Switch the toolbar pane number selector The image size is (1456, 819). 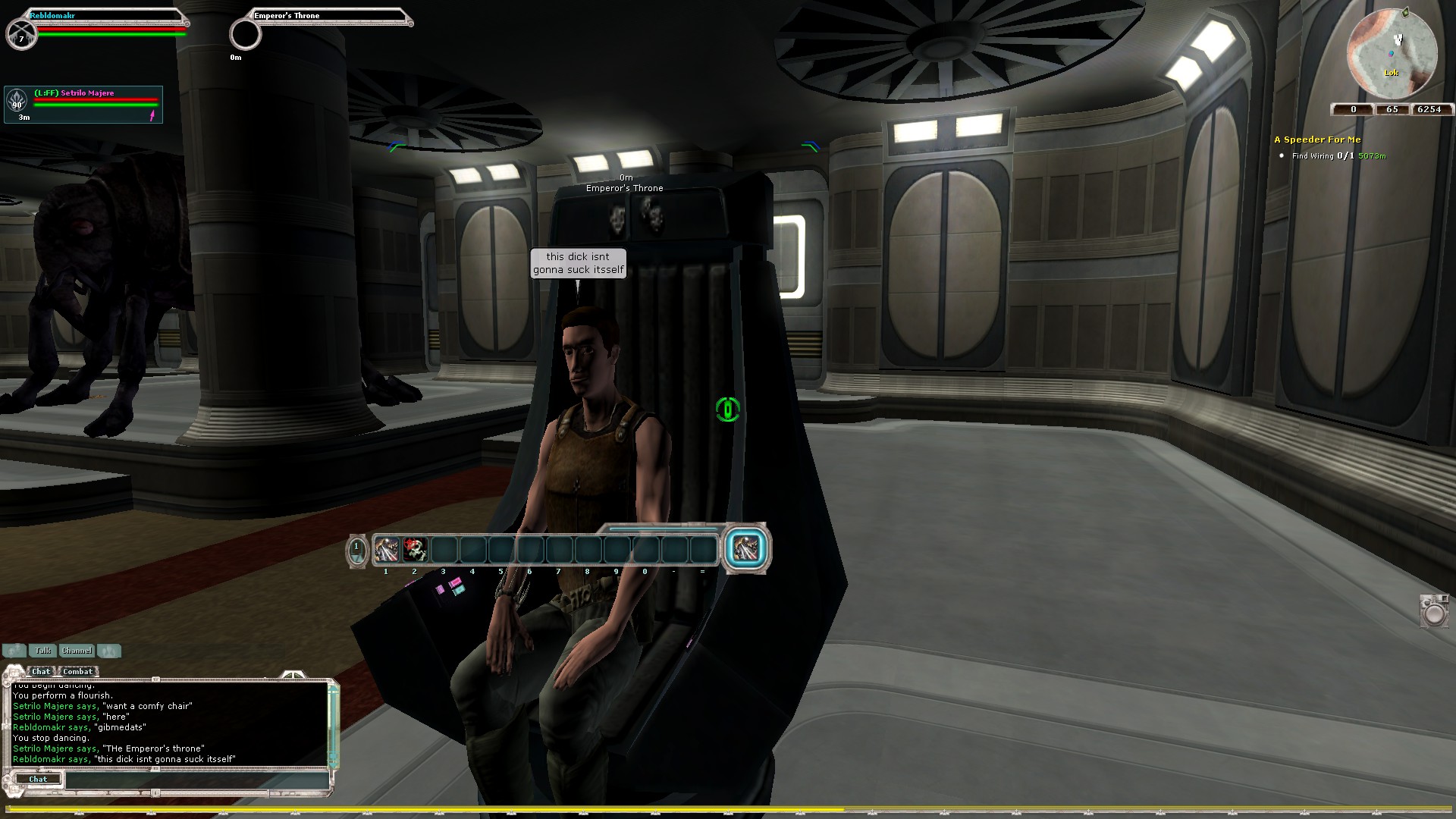click(356, 550)
